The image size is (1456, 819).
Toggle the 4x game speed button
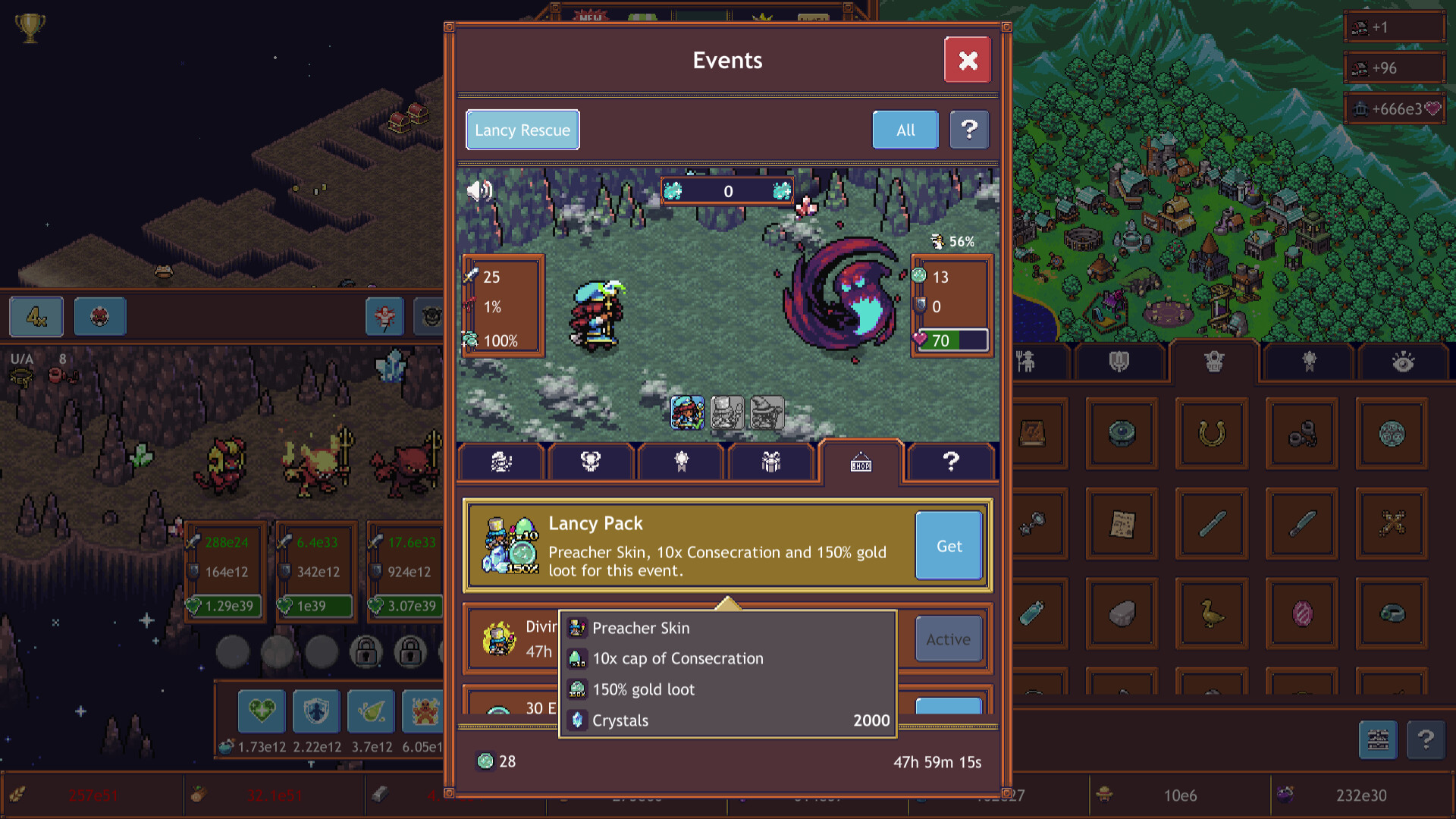pos(36,317)
